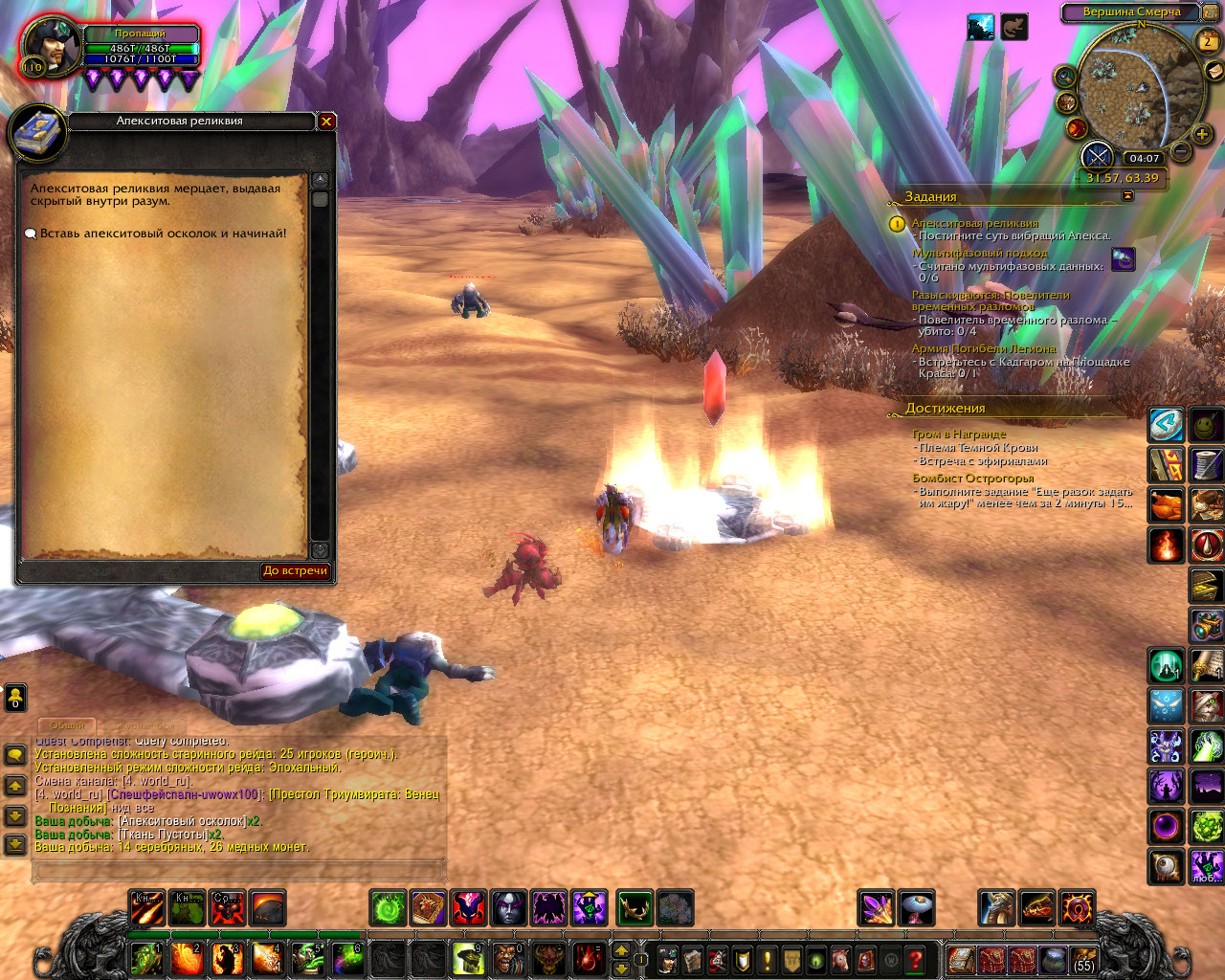Screen dimensions: 1225x980
Task: Select the "Бомбист Острогорья" achievement in tracker
Action: pos(972,478)
